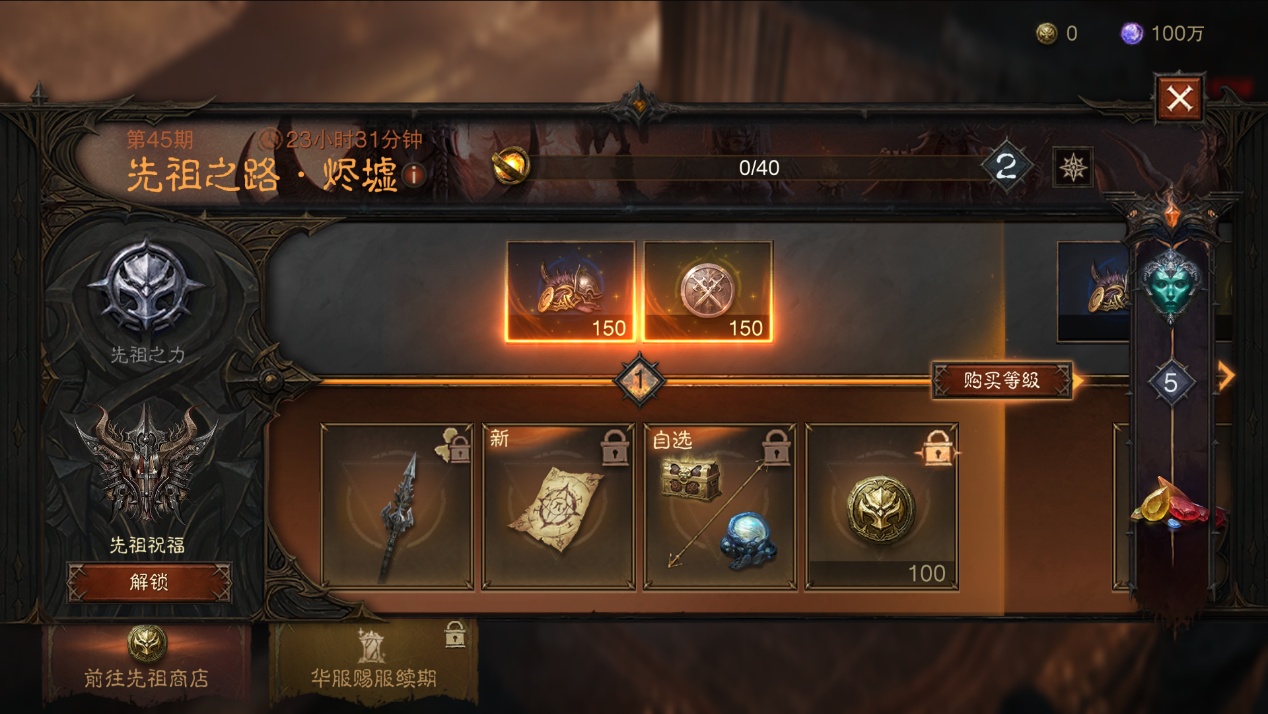Unlock the 先祖祝福 blessing with 解锁
This screenshot has width=1268, height=714.
click(x=149, y=582)
